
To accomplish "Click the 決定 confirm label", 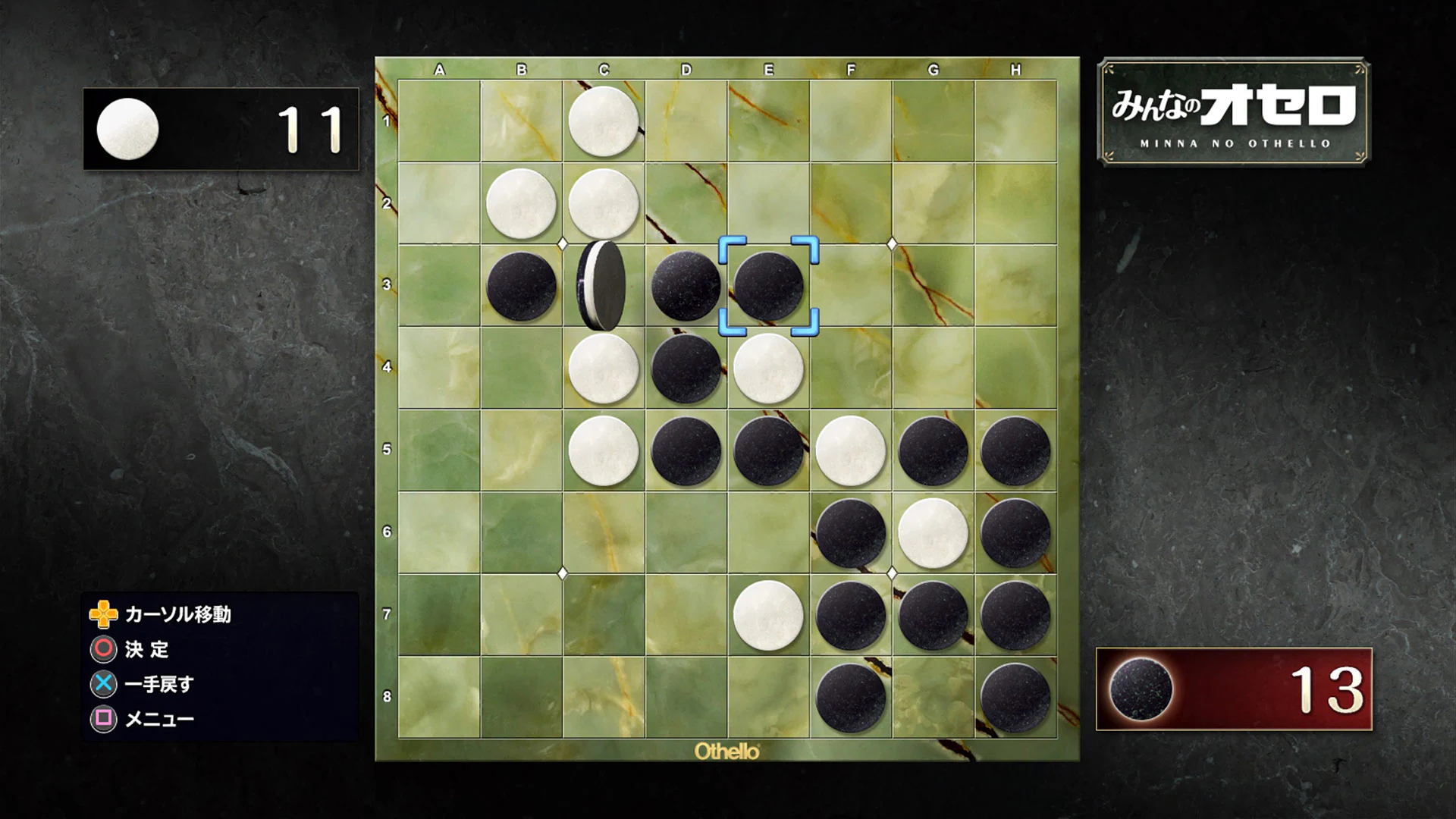I will [x=148, y=650].
